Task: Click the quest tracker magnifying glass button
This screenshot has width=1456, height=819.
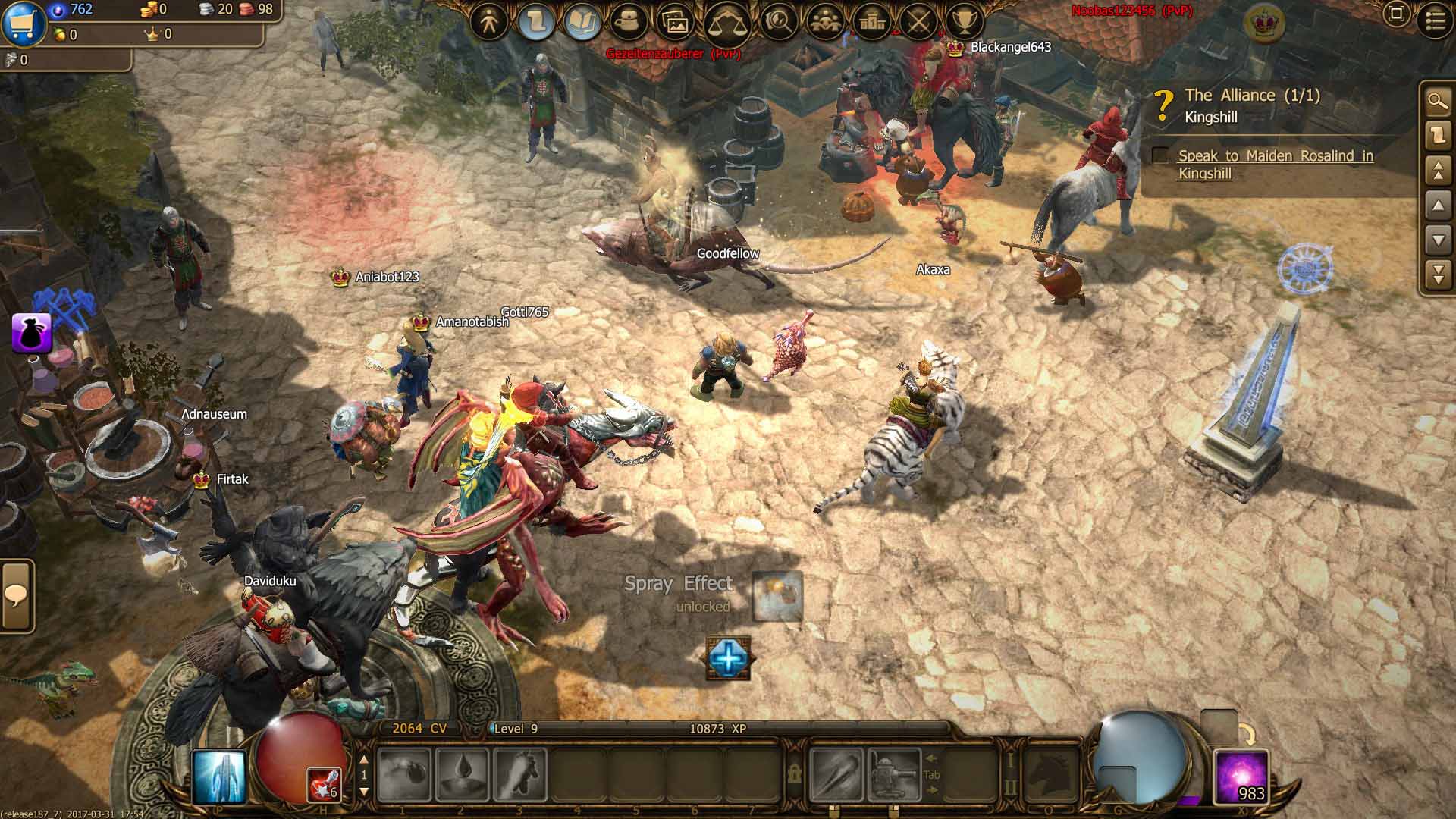Action: [1438, 101]
